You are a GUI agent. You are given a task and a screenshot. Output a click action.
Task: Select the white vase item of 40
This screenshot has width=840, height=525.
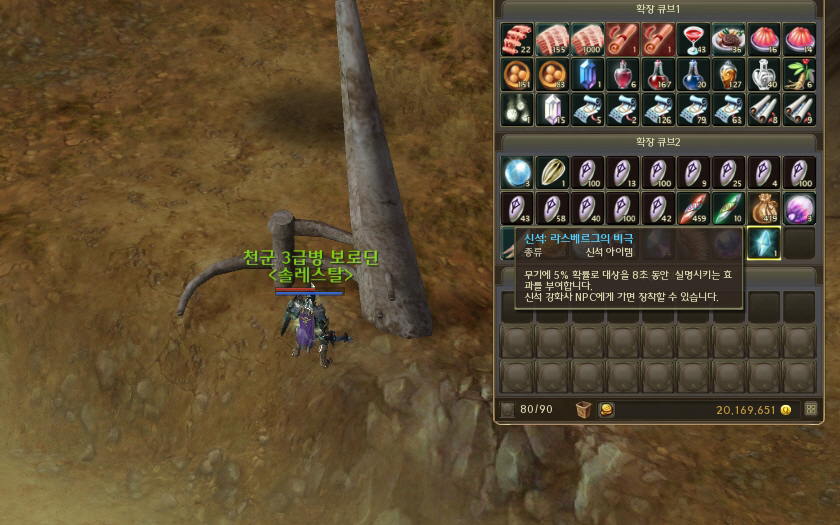tap(763, 75)
